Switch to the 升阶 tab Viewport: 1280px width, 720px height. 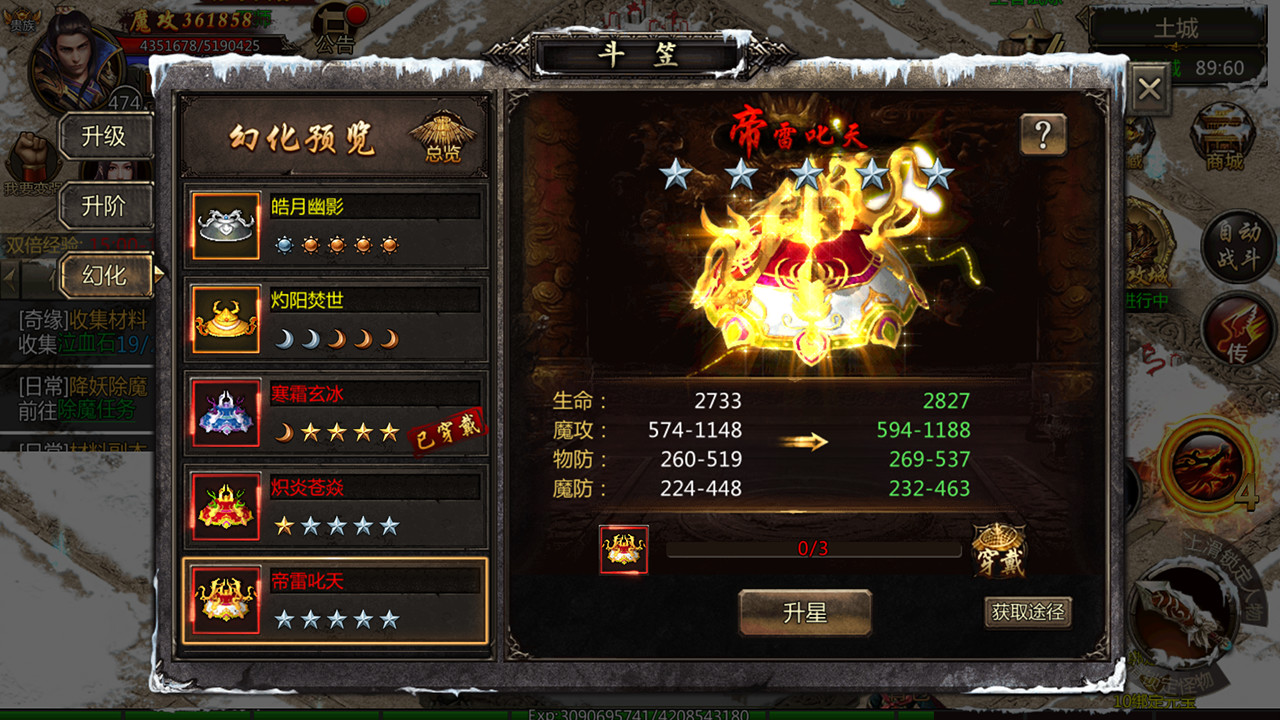pos(106,205)
